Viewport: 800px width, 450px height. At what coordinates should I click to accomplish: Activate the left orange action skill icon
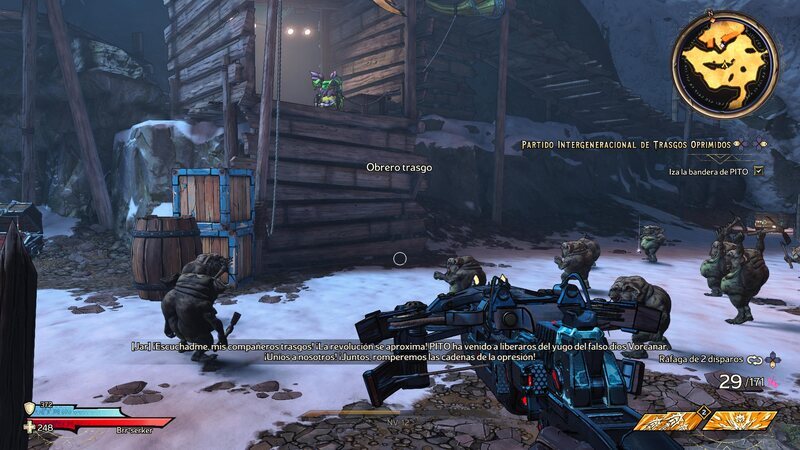(664, 420)
